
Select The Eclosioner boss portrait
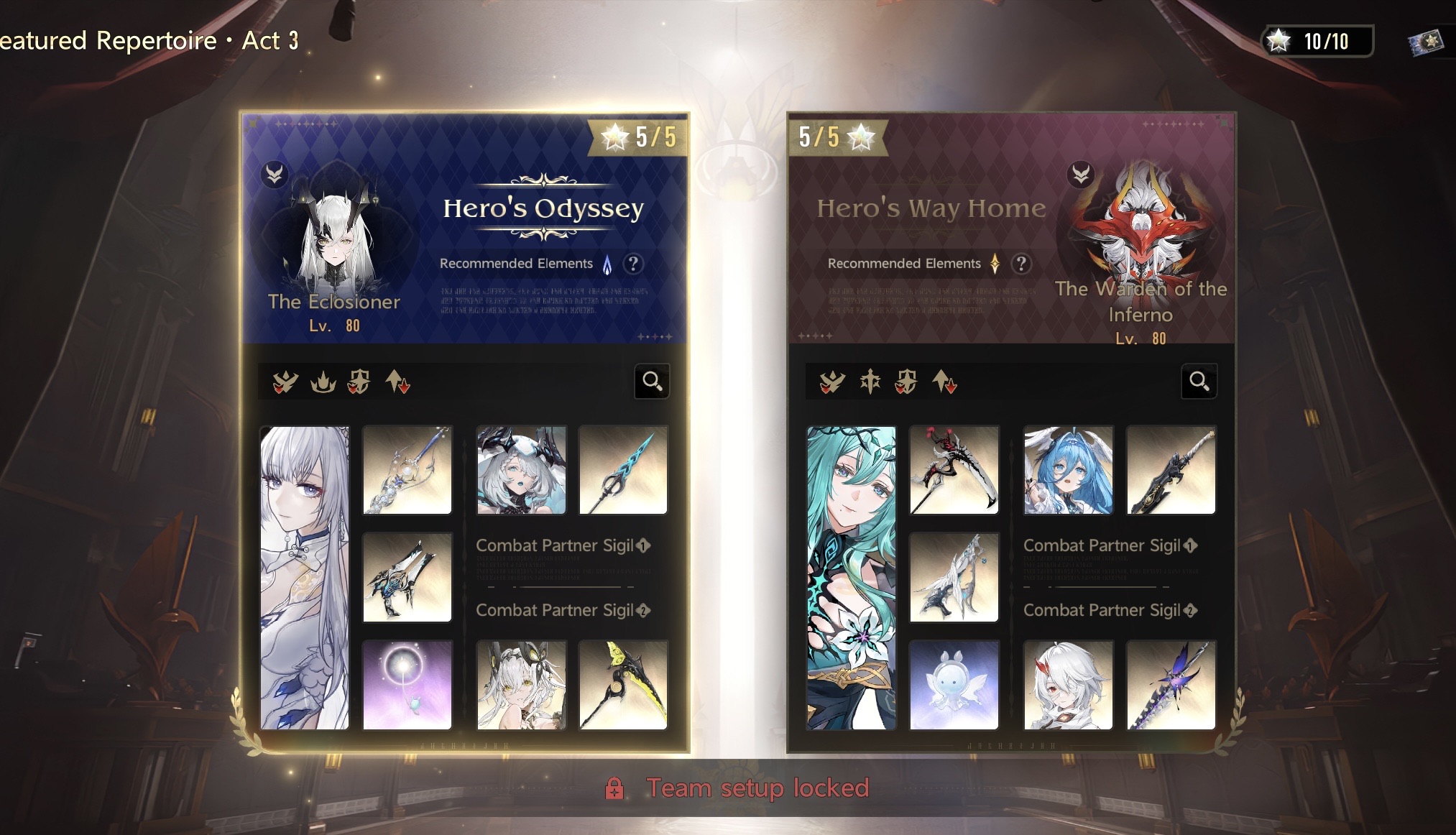335,230
